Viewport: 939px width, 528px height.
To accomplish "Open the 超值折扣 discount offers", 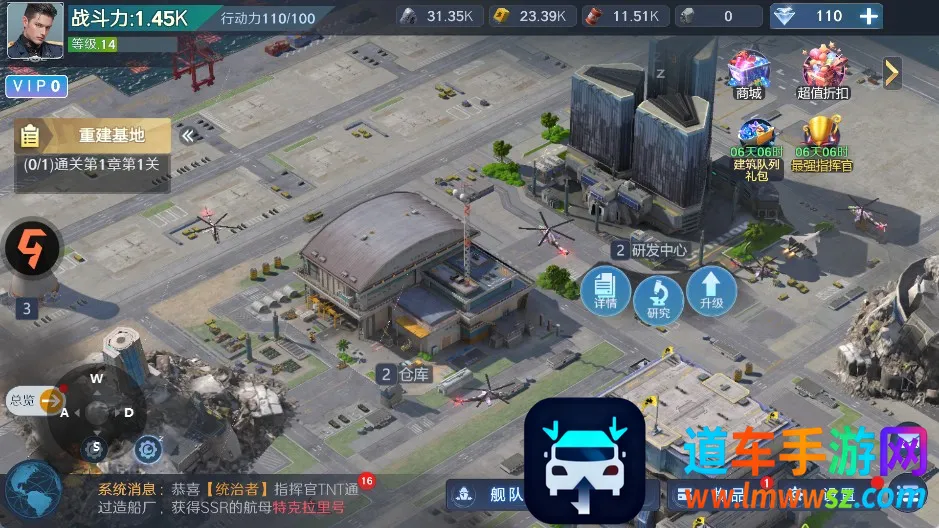I will pos(823,74).
